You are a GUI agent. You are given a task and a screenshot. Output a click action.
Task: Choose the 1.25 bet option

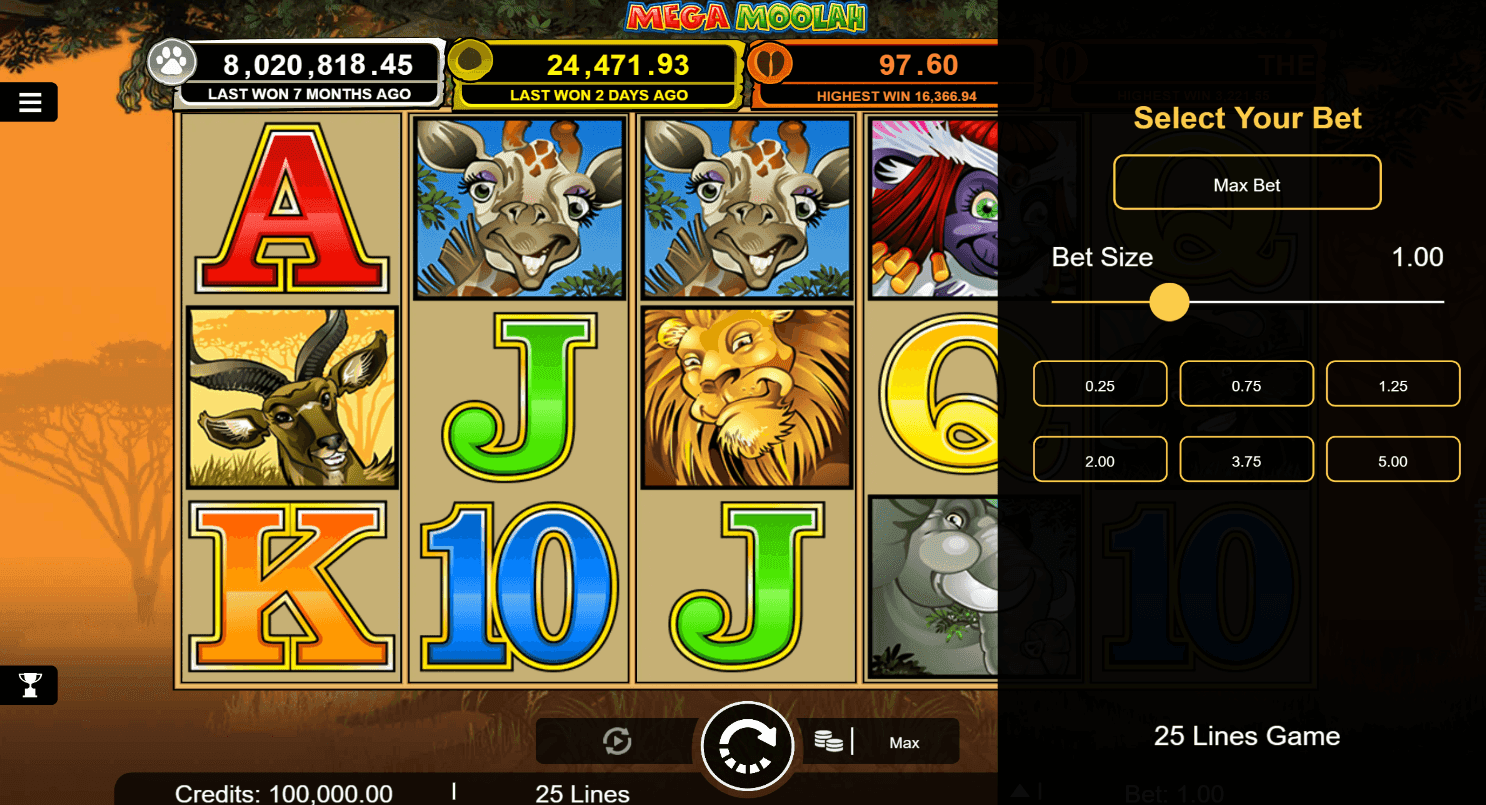(x=1392, y=383)
